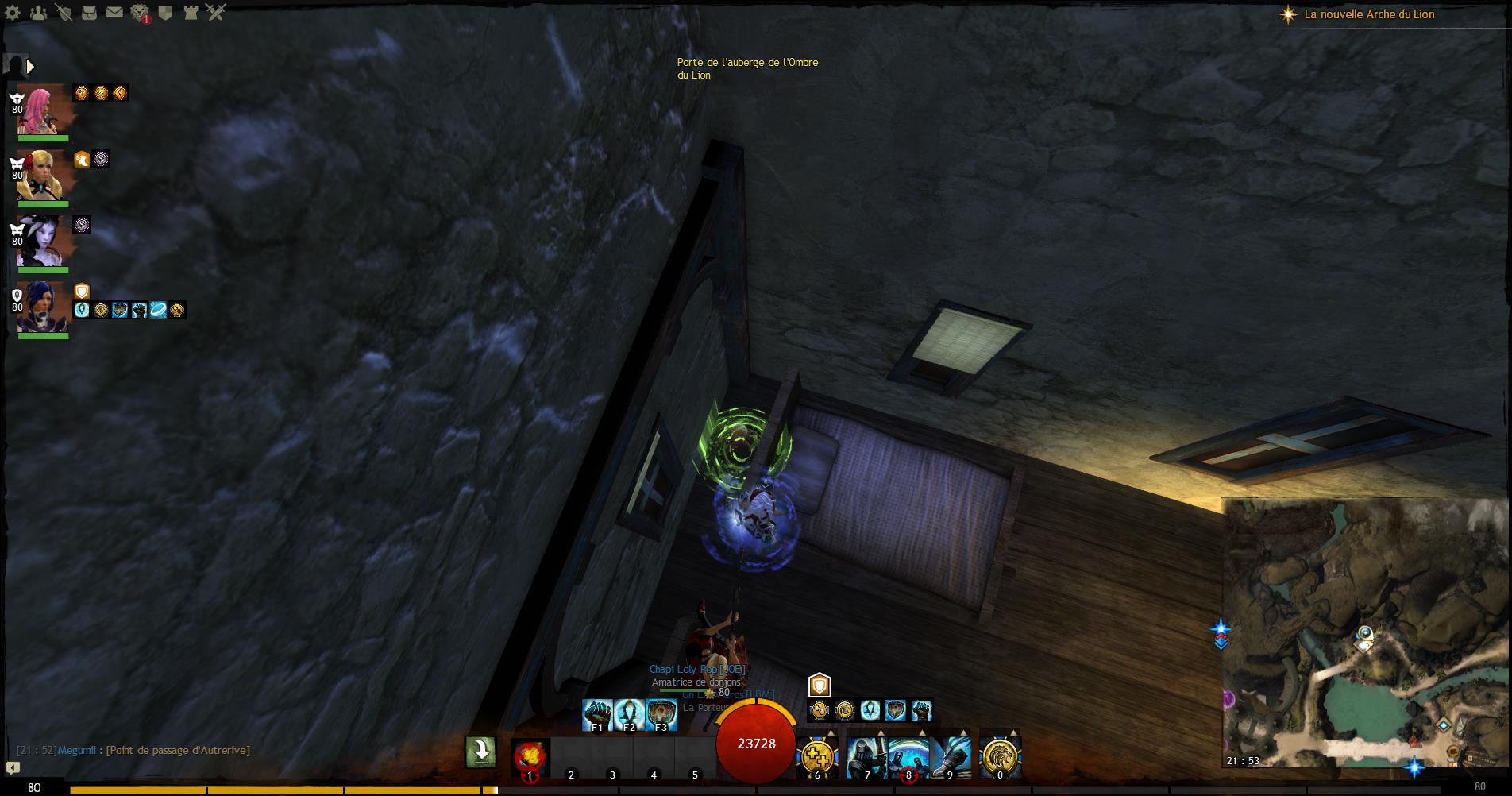Open the World vs World castle tower icon
Image resolution: width=1512 pixels, height=796 pixels.
click(191, 13)
